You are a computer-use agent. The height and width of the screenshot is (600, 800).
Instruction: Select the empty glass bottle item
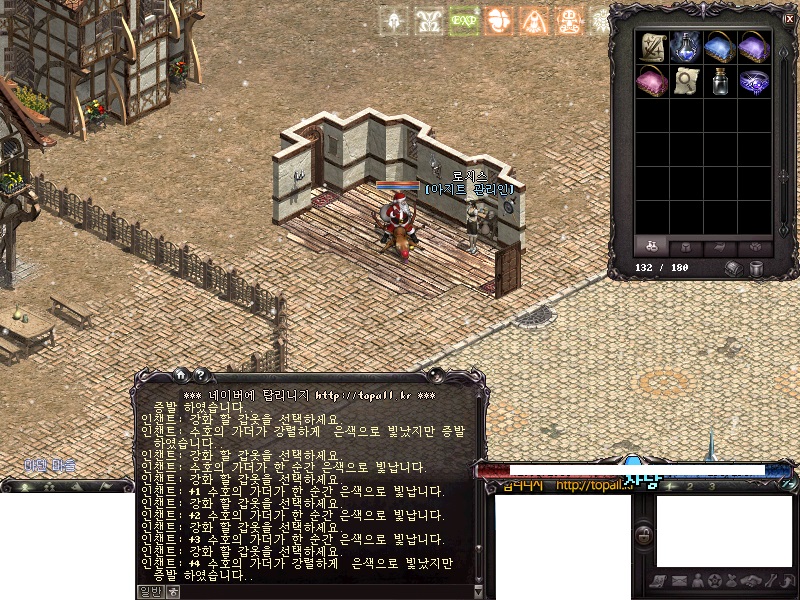click(x=720, y=81)
